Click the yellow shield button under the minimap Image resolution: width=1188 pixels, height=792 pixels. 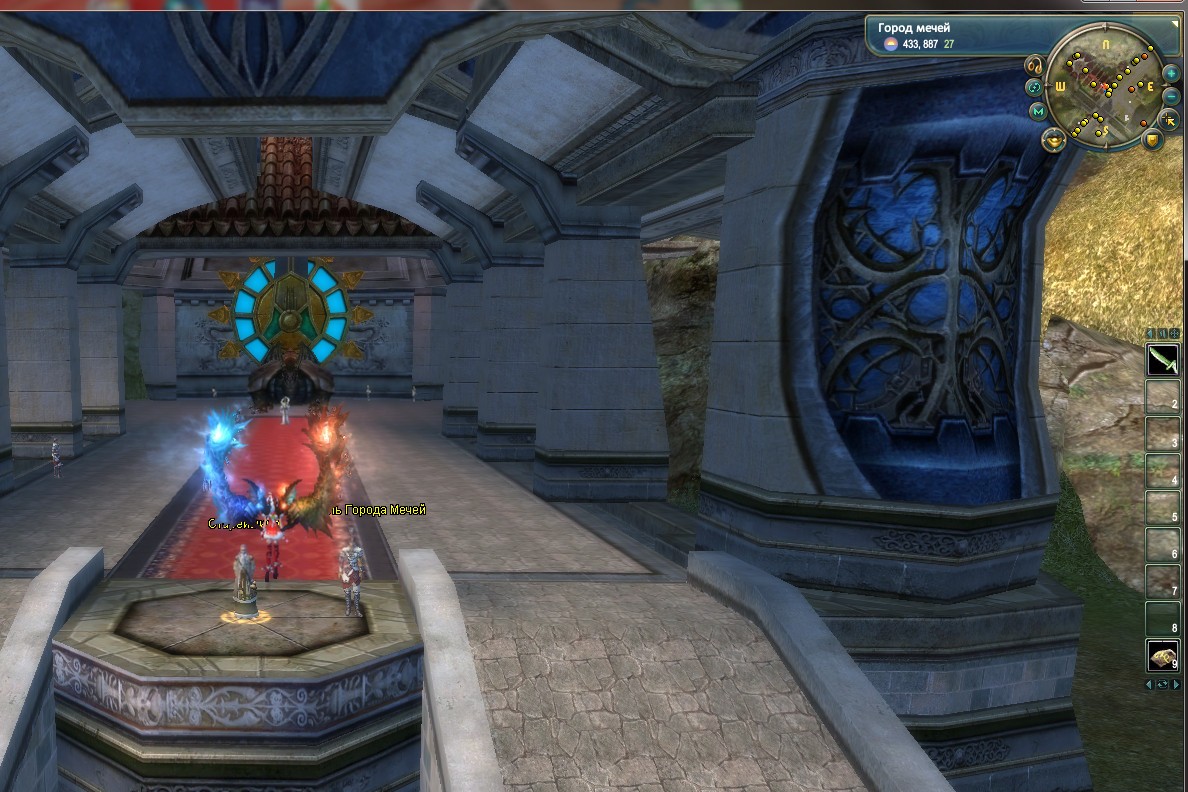(1153, 138)
